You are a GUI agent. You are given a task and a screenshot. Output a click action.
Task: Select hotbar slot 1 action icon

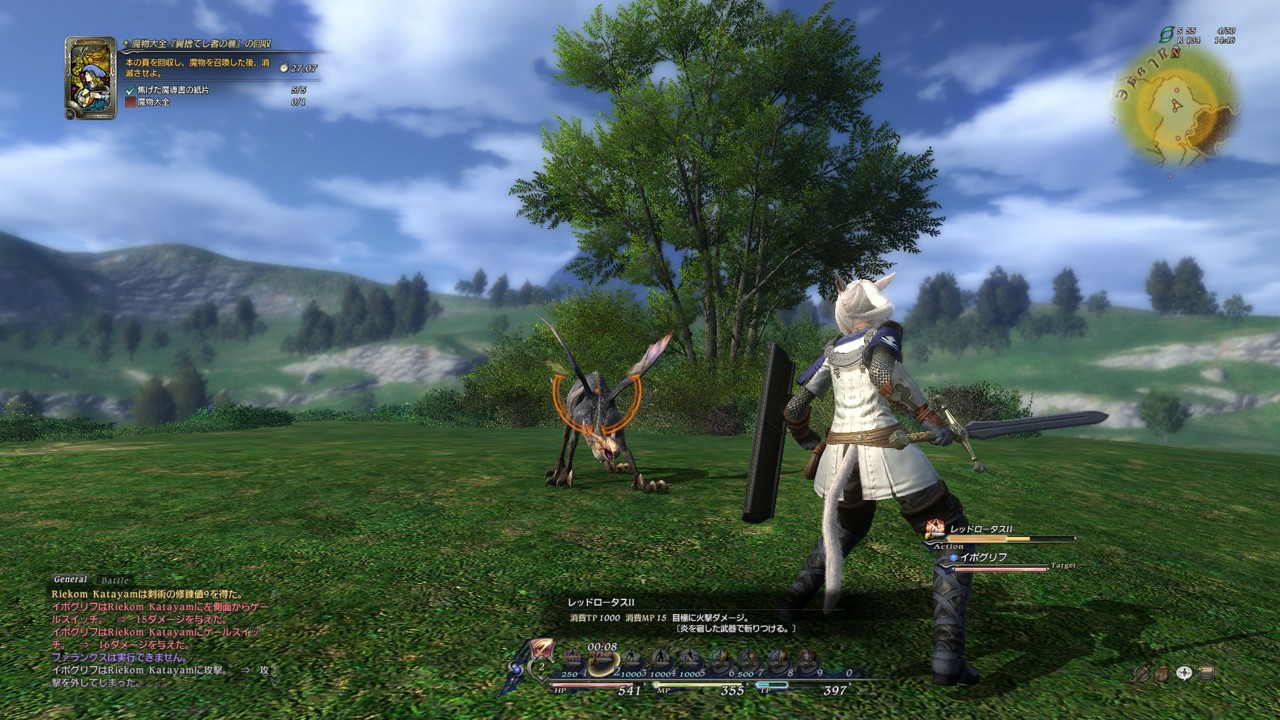coord(570,656)
